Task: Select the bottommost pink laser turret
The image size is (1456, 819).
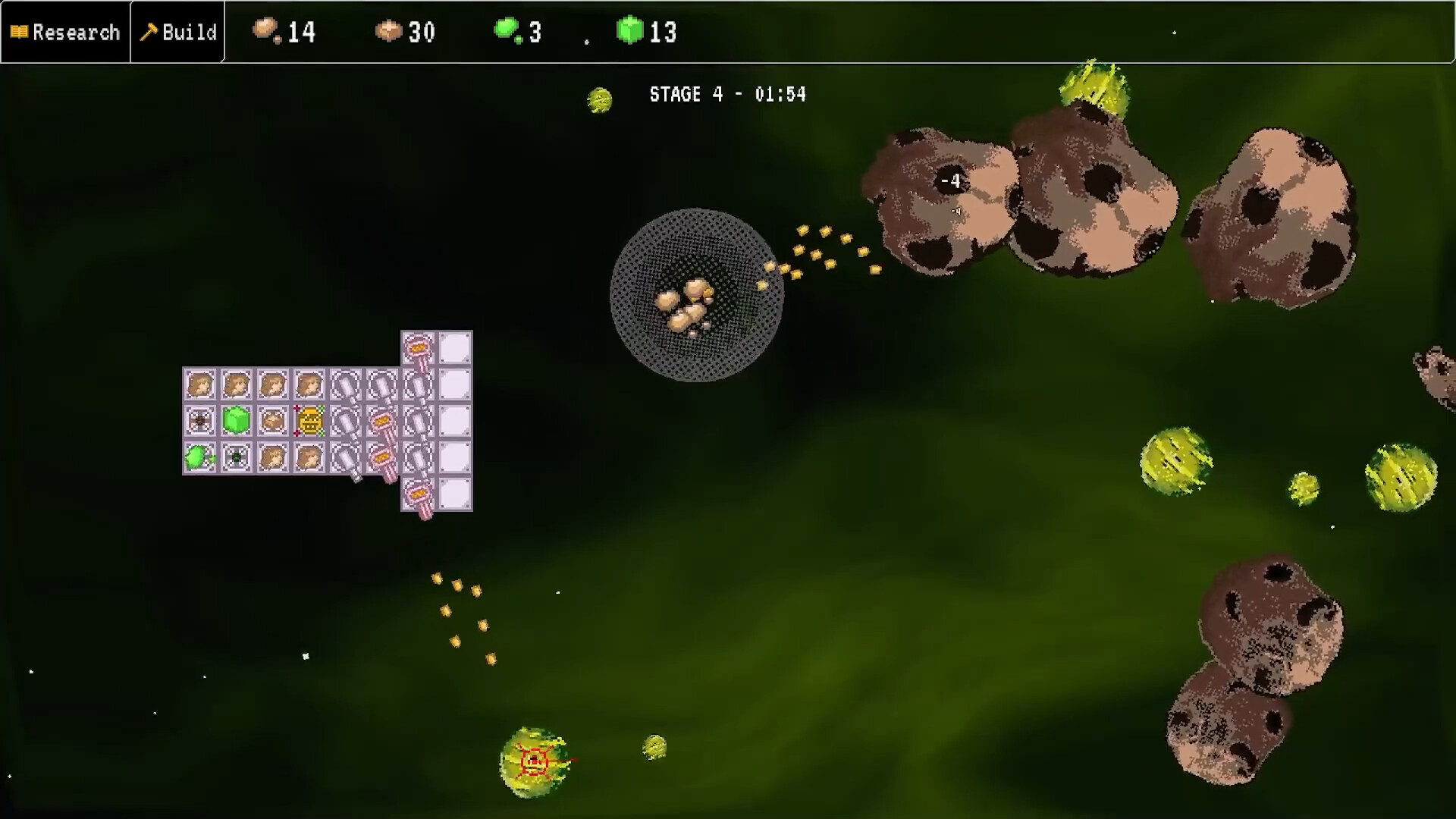Action: [x=418, y=493]
